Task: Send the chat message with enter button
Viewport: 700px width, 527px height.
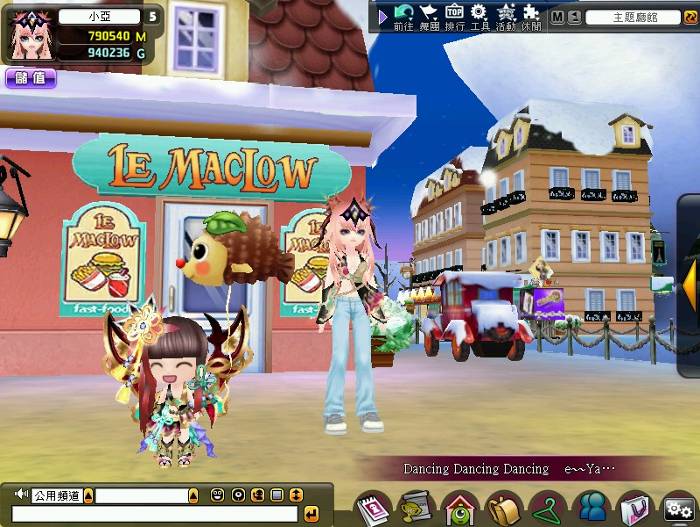Action: (x=311, y=514)
